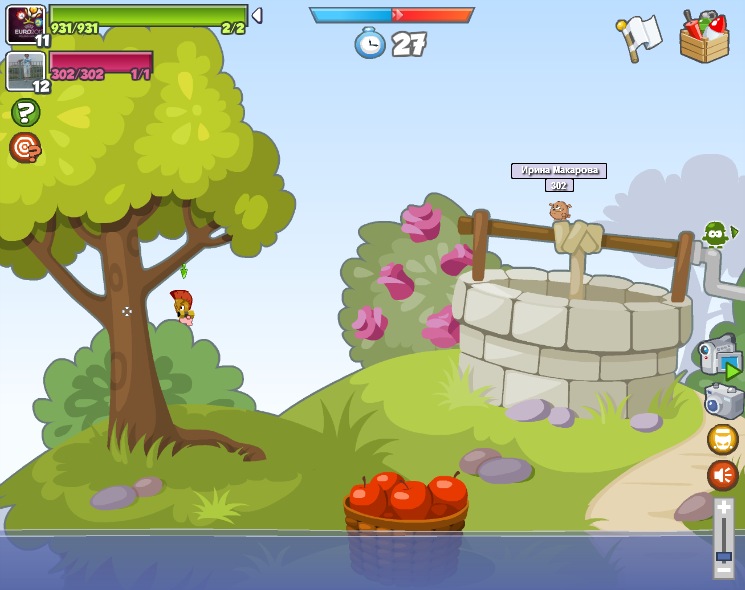
Task: Click the orange emoticon face button
Action: (722, 439)
